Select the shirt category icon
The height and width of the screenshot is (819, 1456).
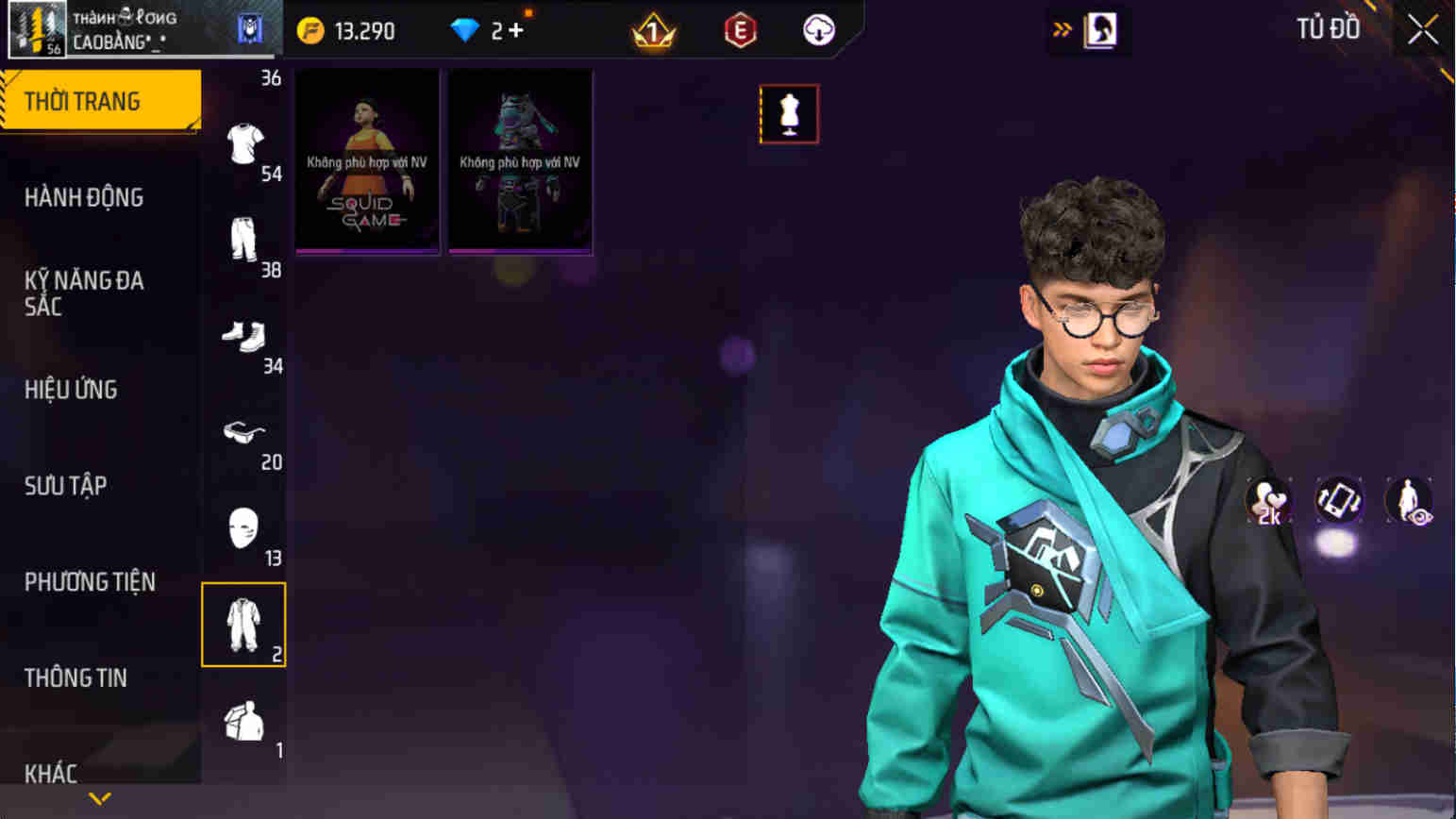pyautogui.click(x=244, y=143)
